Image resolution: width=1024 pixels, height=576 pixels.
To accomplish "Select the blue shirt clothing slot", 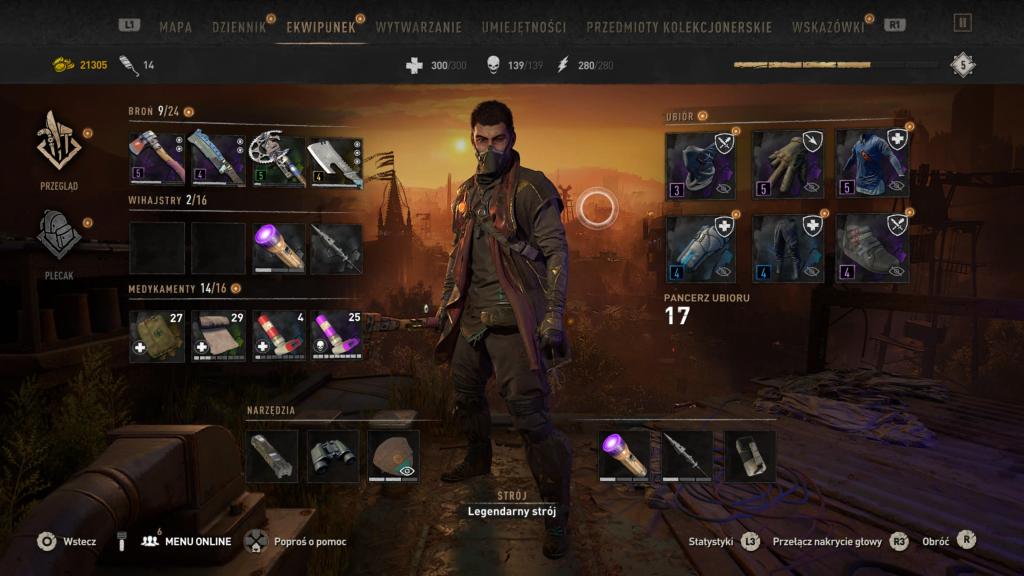I will [x=872, y=165].
